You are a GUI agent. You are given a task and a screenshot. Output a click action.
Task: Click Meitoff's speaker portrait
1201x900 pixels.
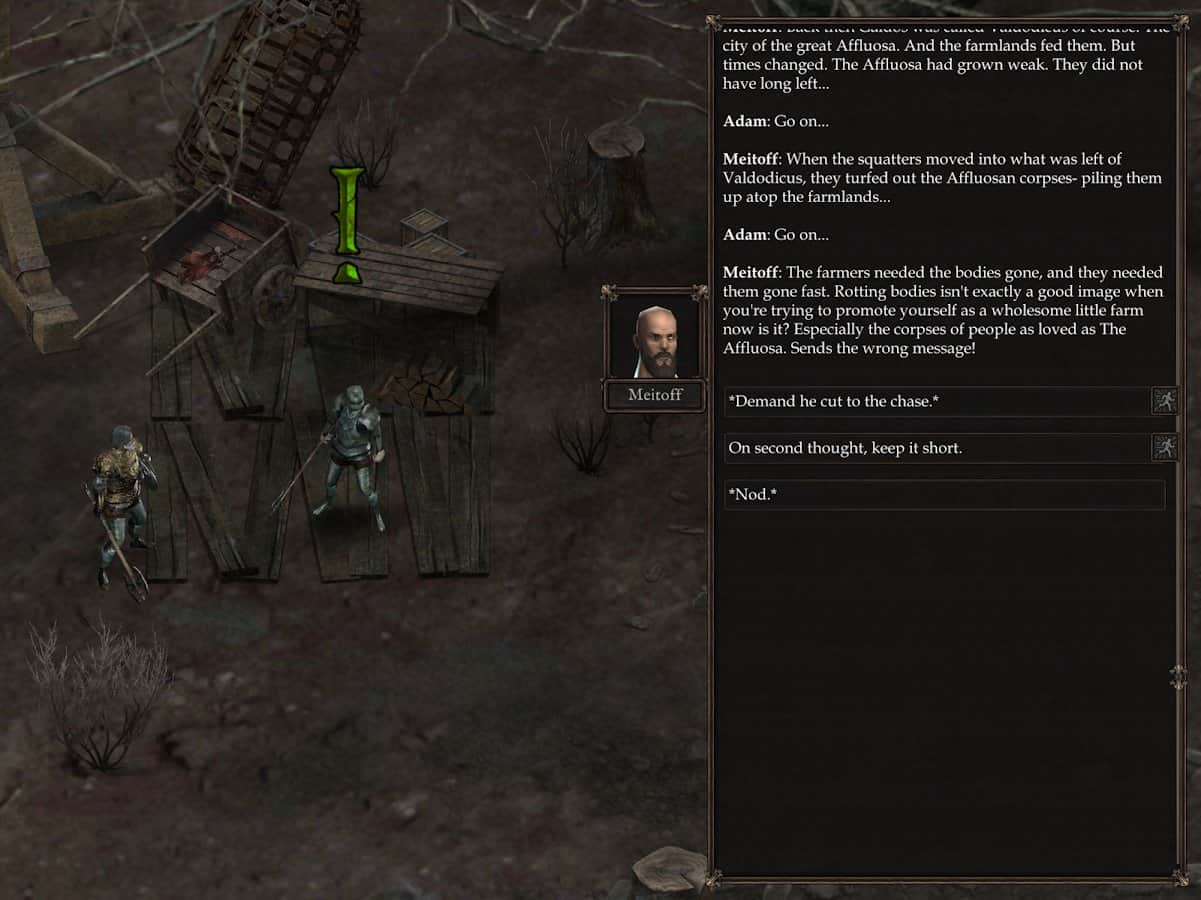[655, 338]
